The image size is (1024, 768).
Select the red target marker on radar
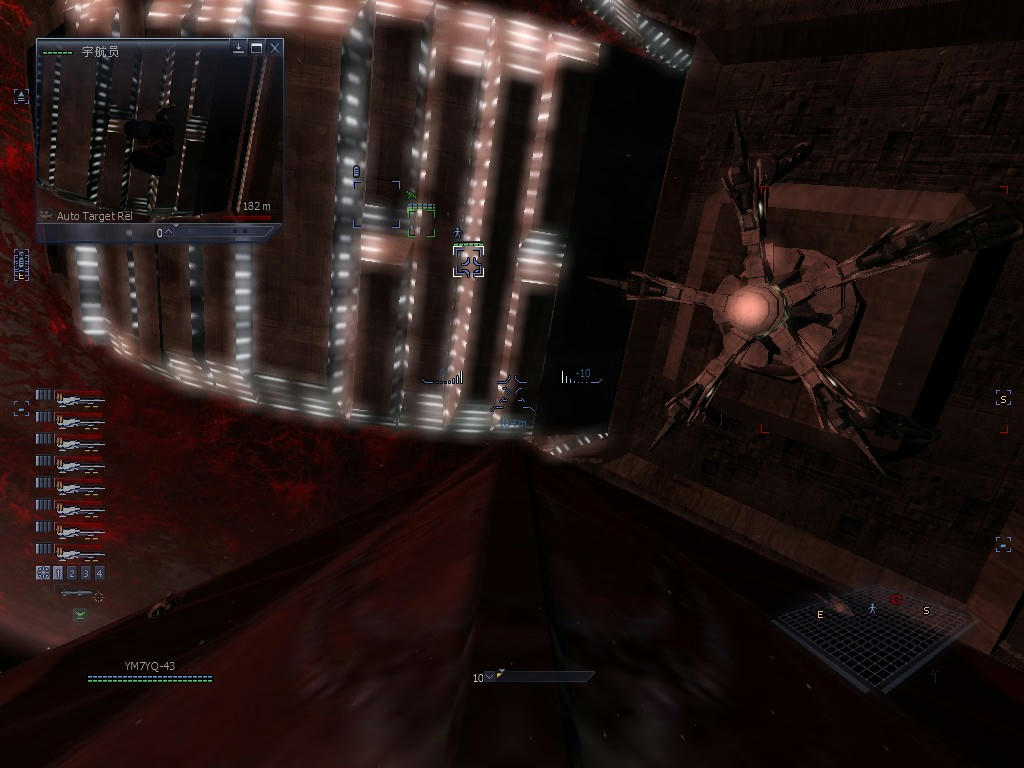896,600
